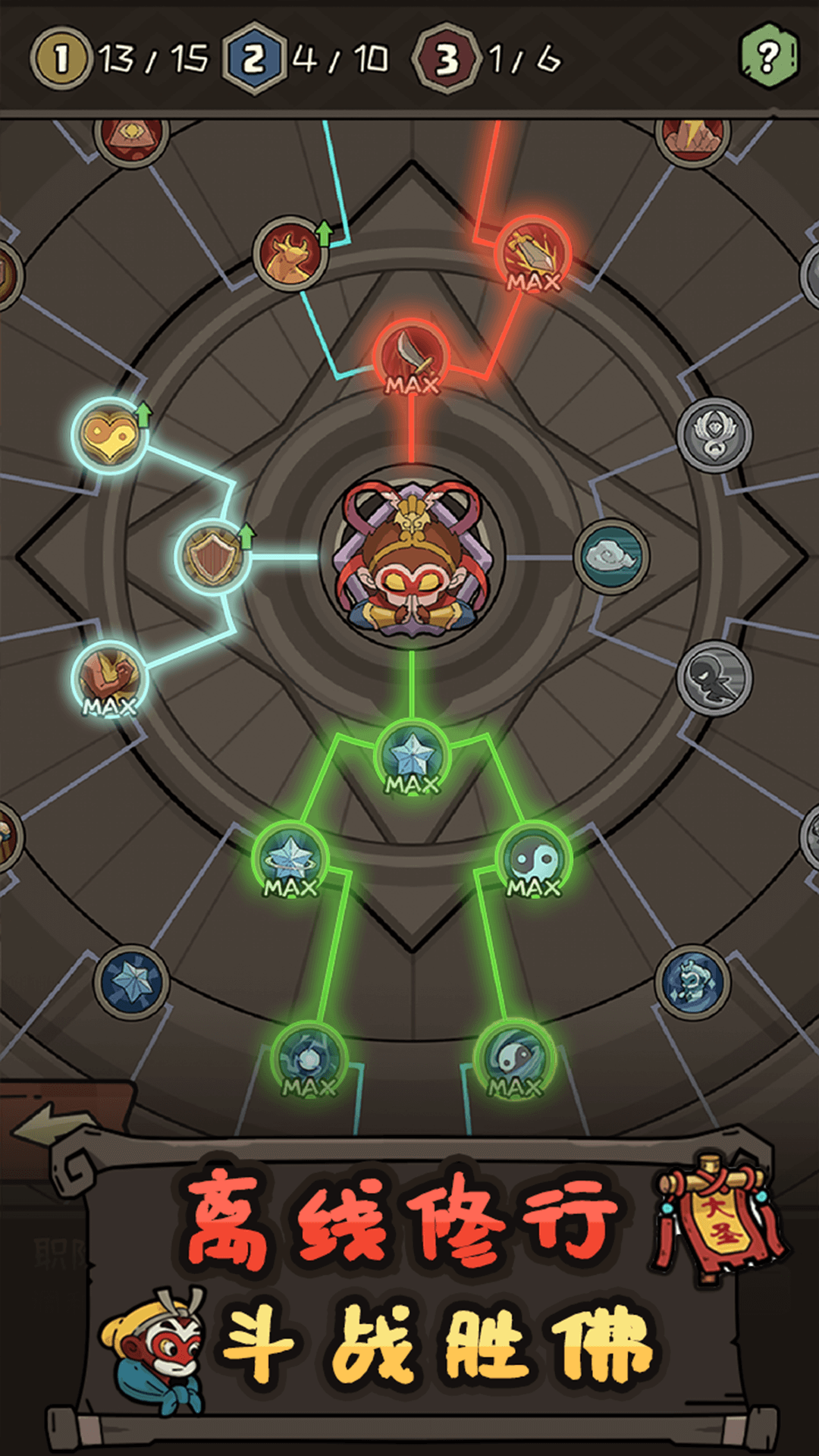This screenshot has height=1456, width=819.
Task: Upgrade the shield skill node
Action: pos(213,557)
